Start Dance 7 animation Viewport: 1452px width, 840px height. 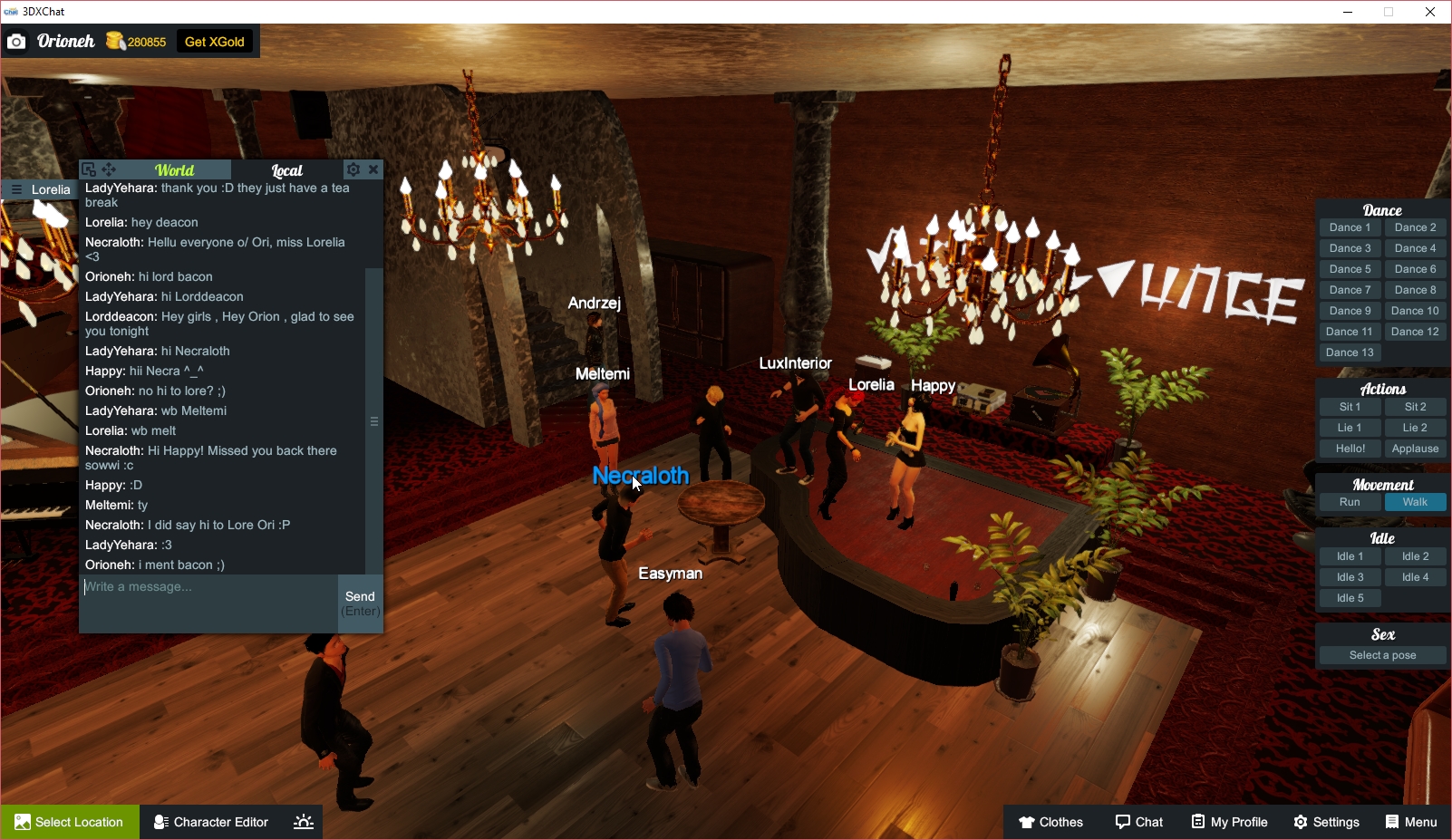pos(1350,289)
